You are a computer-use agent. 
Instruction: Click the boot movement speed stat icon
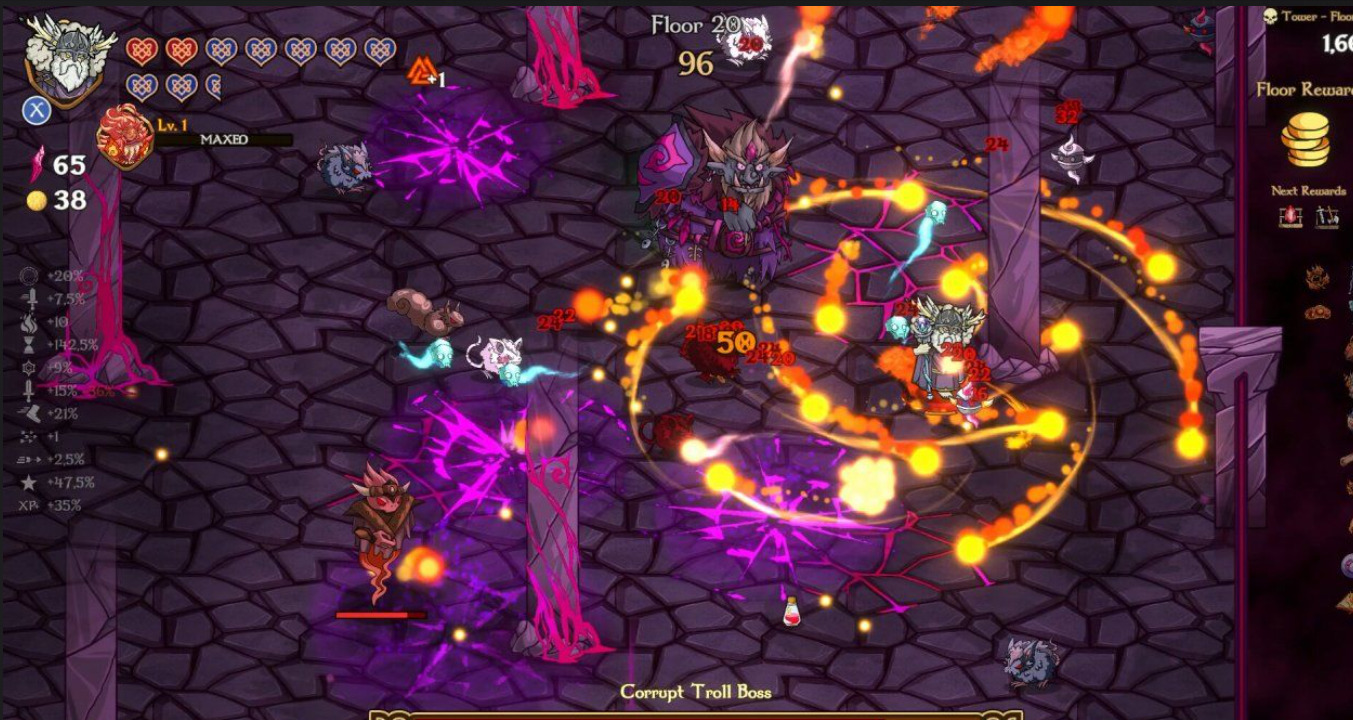coord(29,413)
